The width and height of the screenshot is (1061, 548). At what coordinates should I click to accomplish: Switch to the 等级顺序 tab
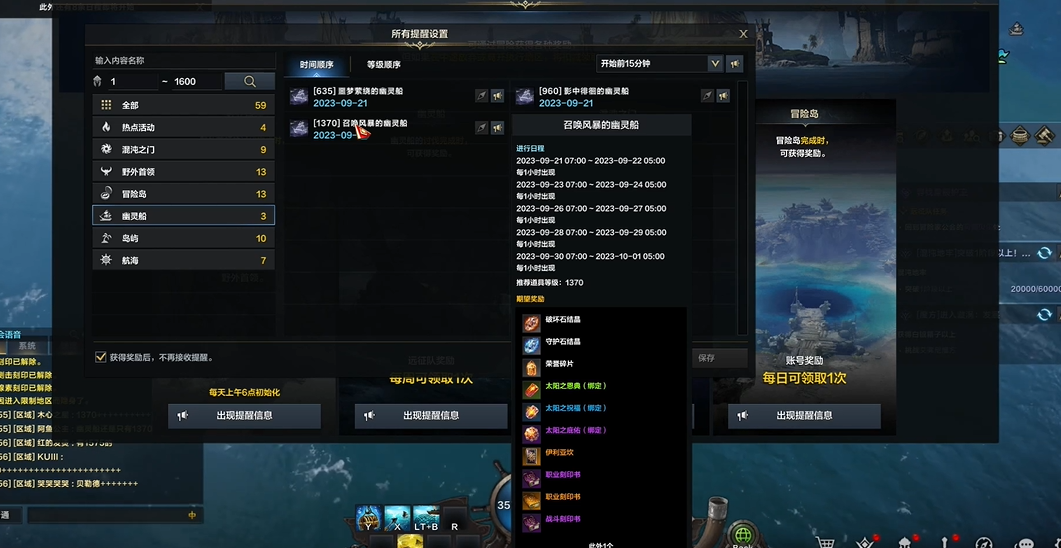383,65
